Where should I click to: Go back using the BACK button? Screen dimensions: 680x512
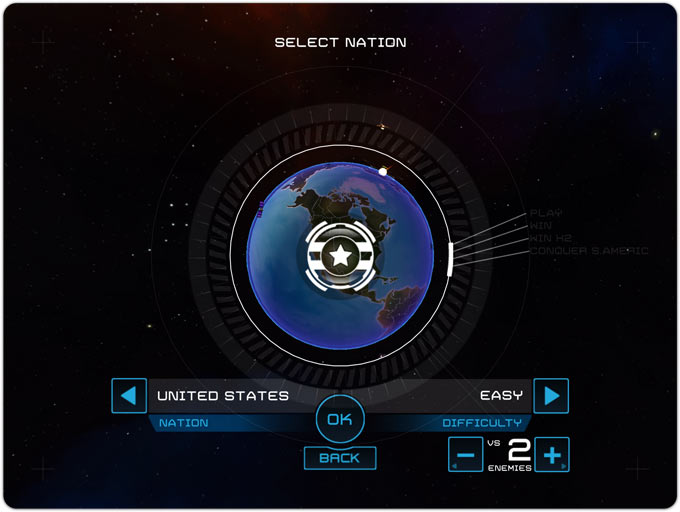pyautogui.click(x=340, y=458)
